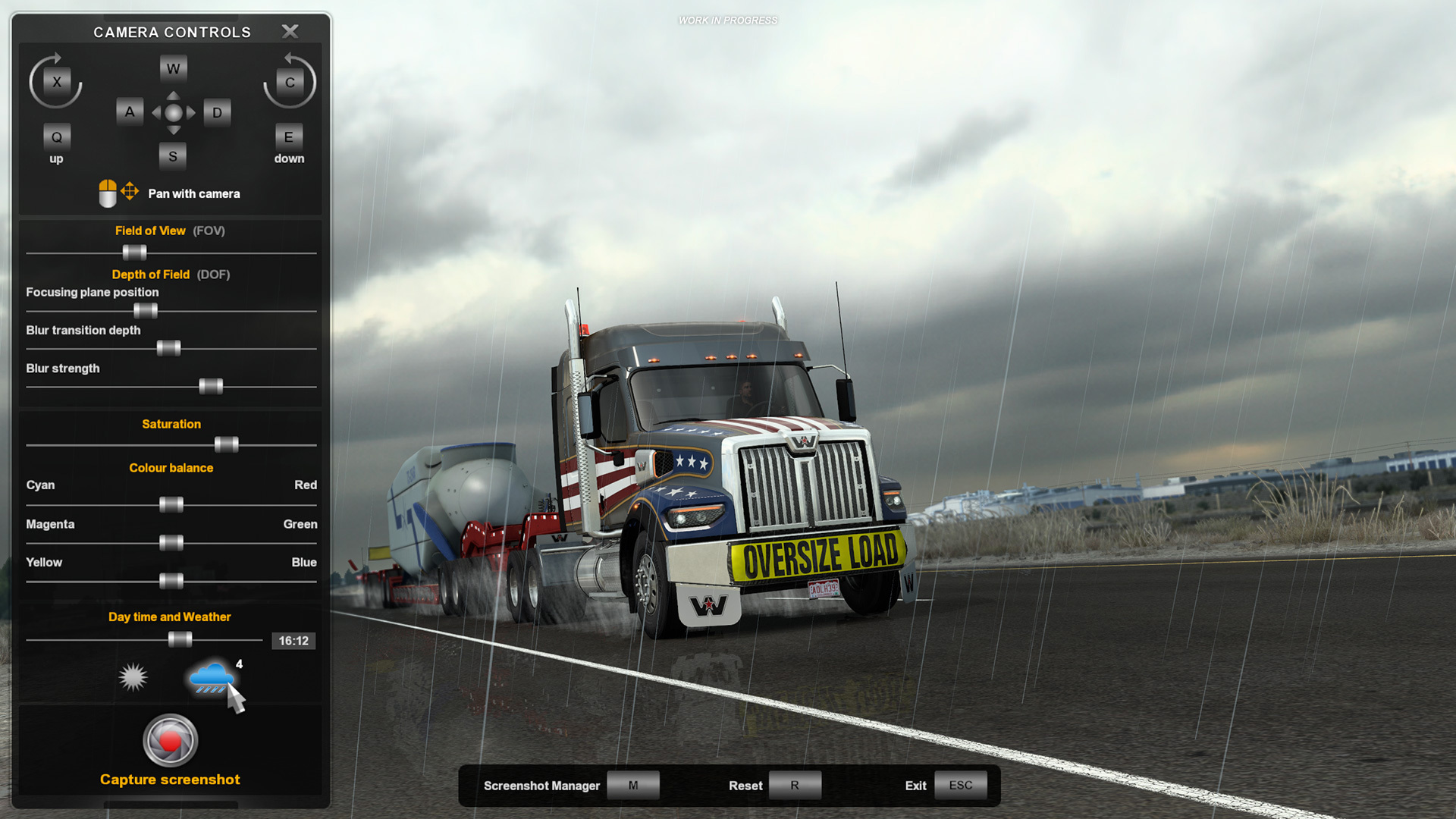1456x819 pixels.
Task: Close the Camera Controls panel
Action: pos(290,31)
